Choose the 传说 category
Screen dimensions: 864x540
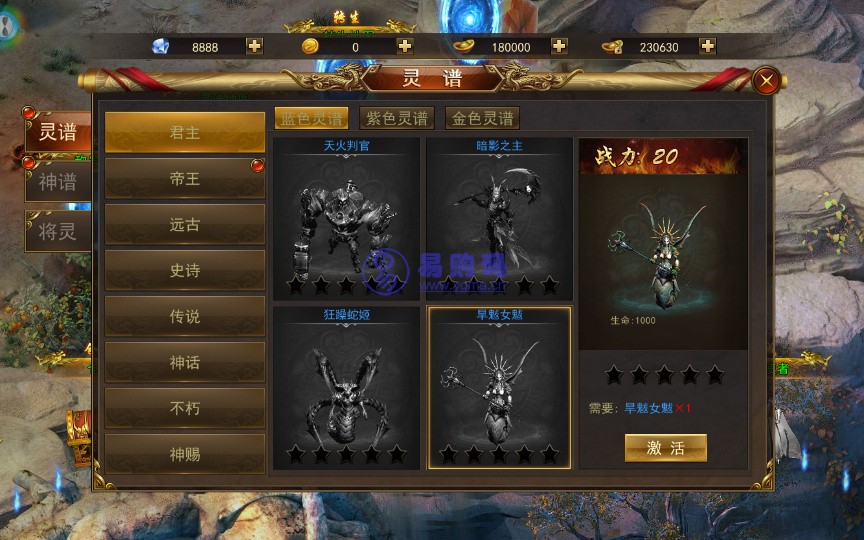click(185, 316)
